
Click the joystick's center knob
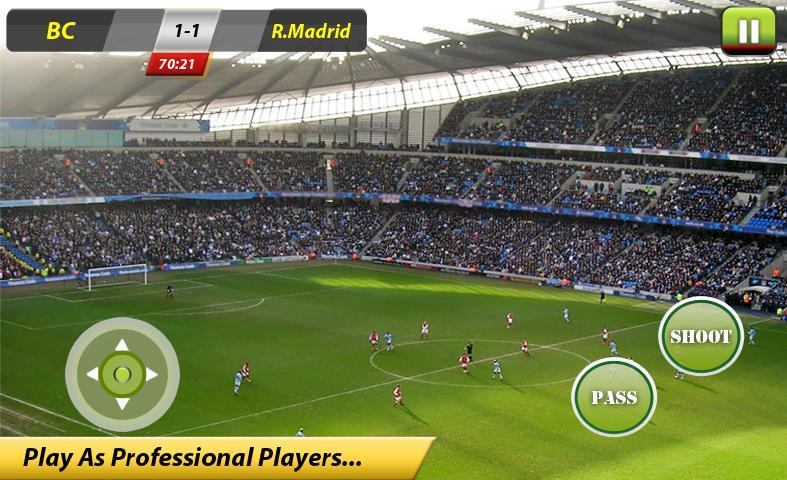tap(122, 375)
